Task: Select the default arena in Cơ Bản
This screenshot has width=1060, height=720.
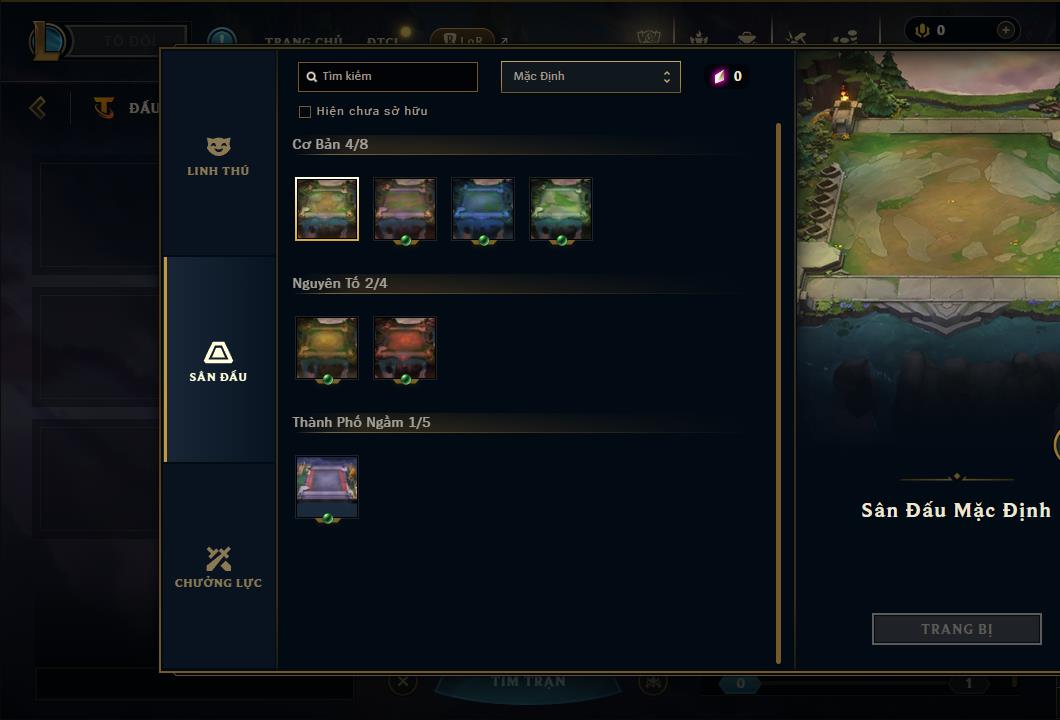Action: pos(327,209)
